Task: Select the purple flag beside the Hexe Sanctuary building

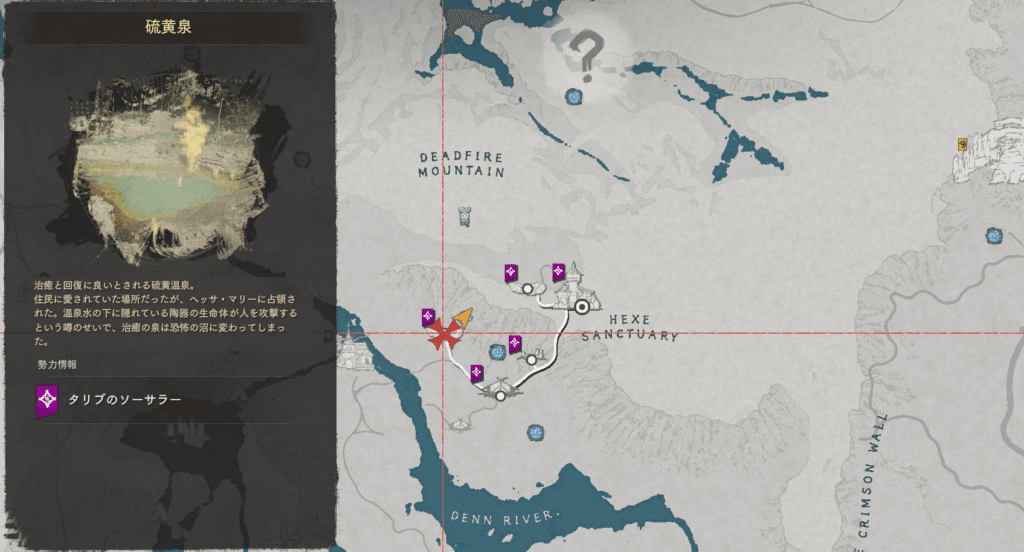Action: (x=559, y=271)
